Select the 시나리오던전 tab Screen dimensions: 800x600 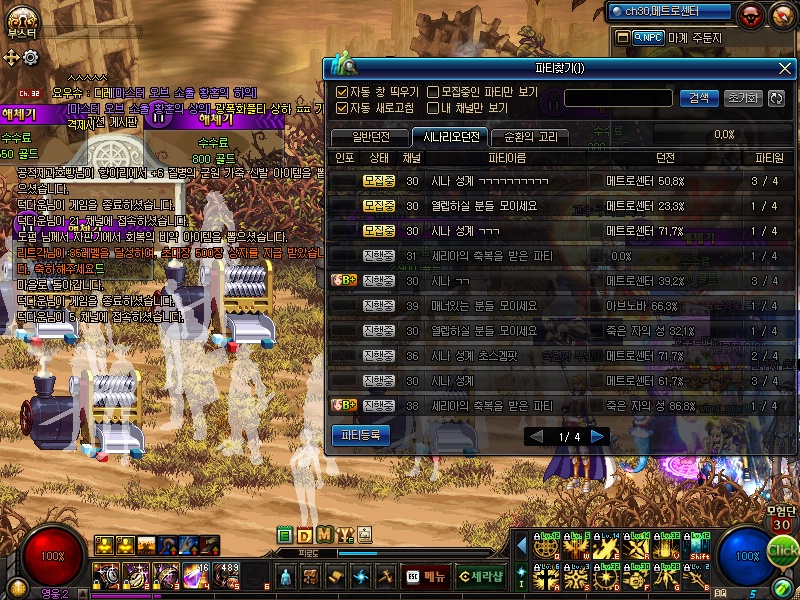(x=450, y=137)
